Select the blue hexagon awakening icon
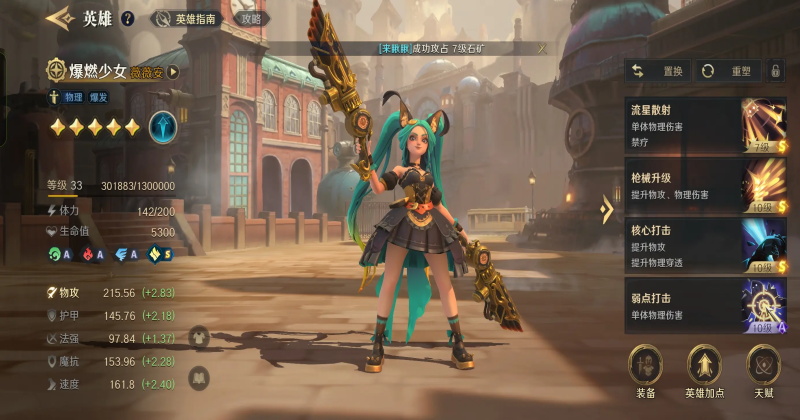Image resolution: width=800 pixels, height=420 pixels. click(163, 127)
